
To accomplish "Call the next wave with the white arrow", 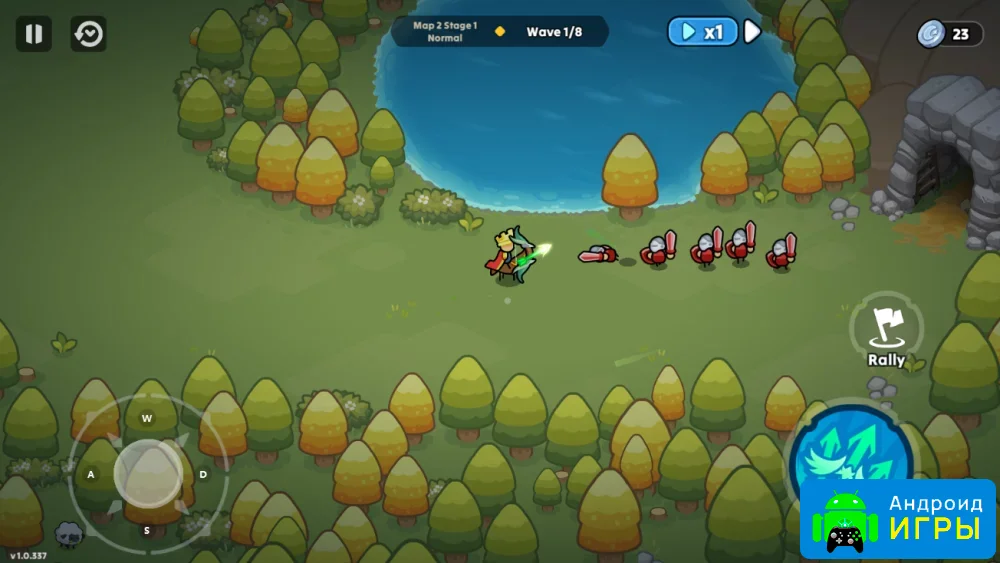I will click(752, 32).
